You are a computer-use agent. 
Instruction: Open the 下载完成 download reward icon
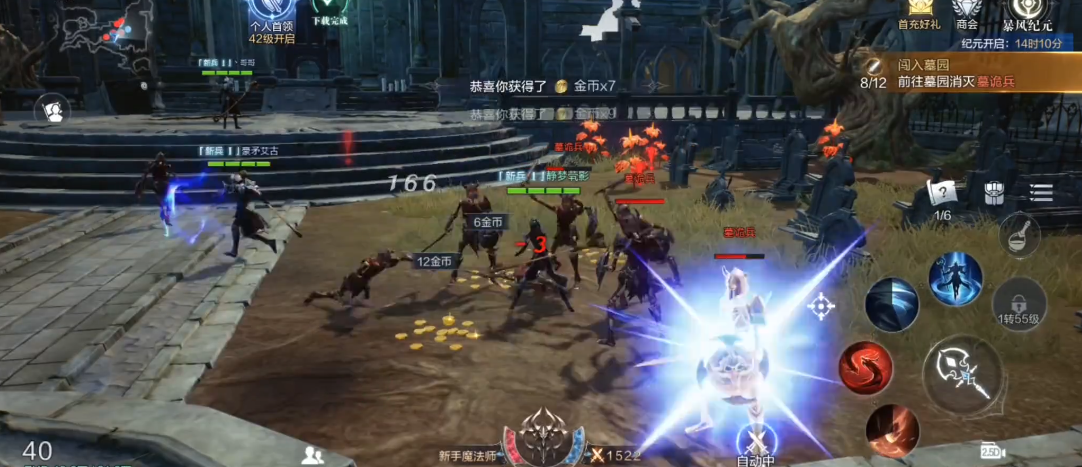coord(328,14)
